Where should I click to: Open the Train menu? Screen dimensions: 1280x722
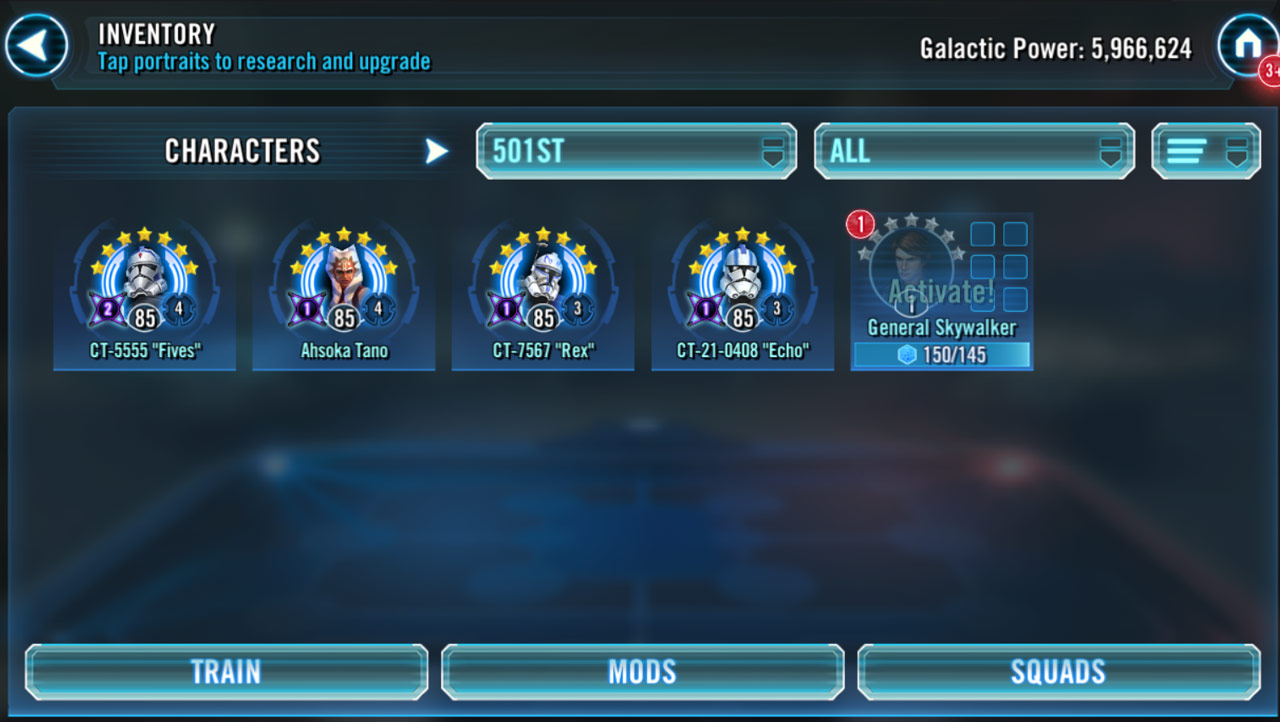click(x=227, y=671)
